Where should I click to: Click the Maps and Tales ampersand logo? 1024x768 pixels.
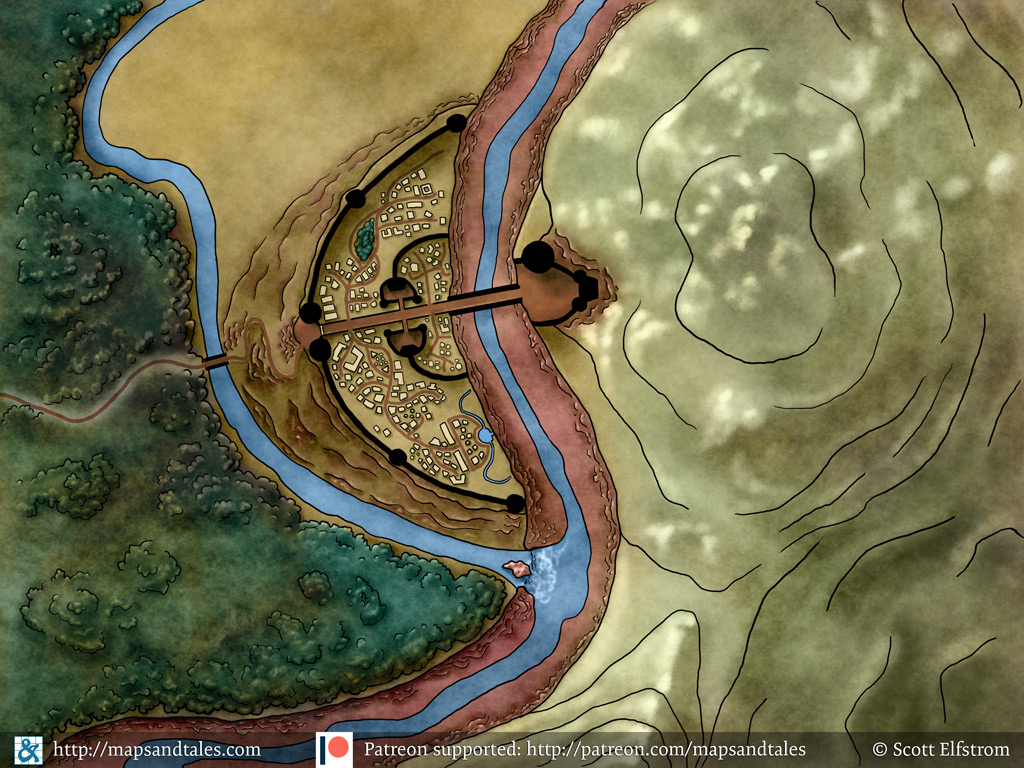coord(28,749)
